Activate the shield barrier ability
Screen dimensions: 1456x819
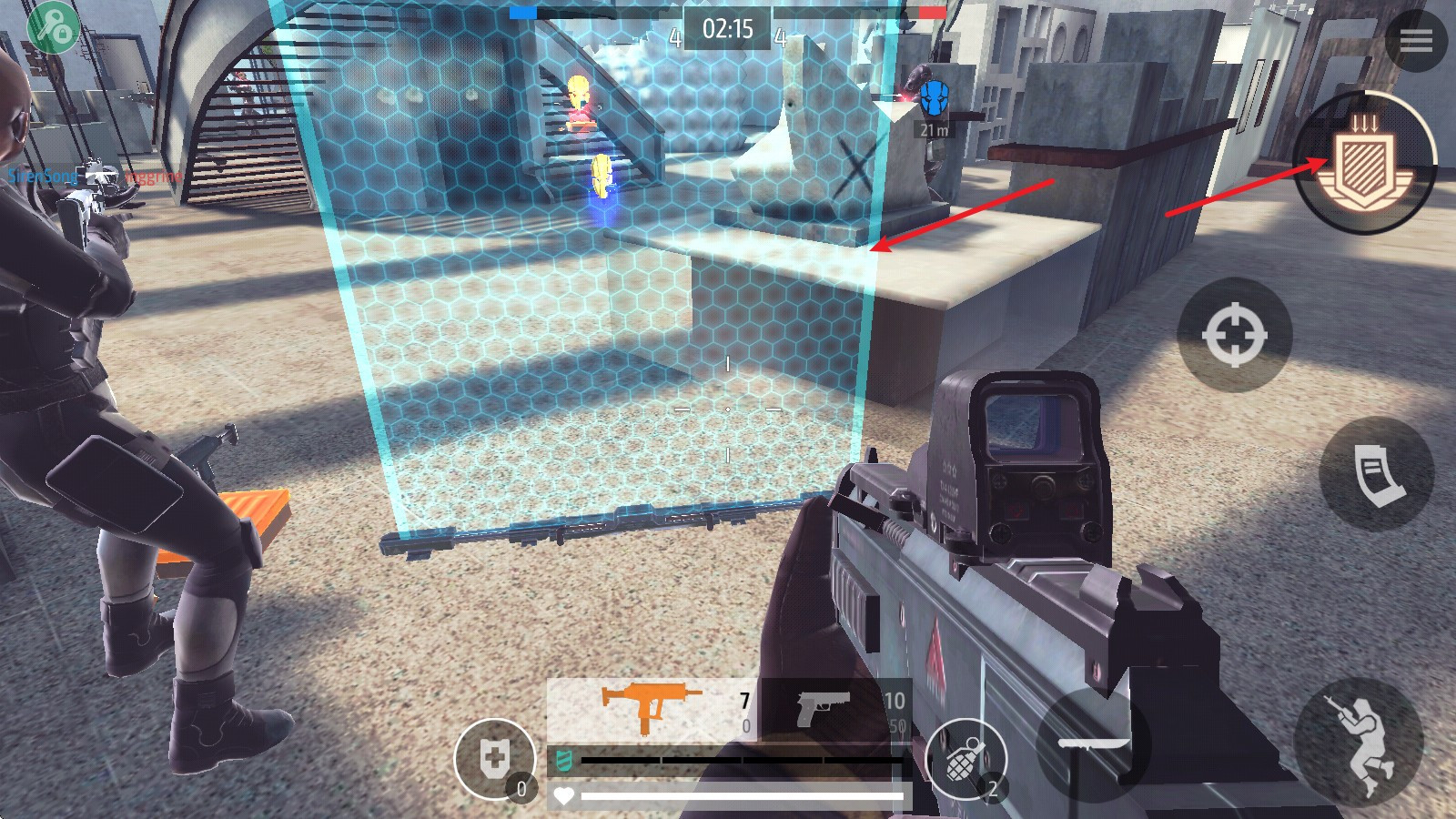click(x=1365, y=164)
